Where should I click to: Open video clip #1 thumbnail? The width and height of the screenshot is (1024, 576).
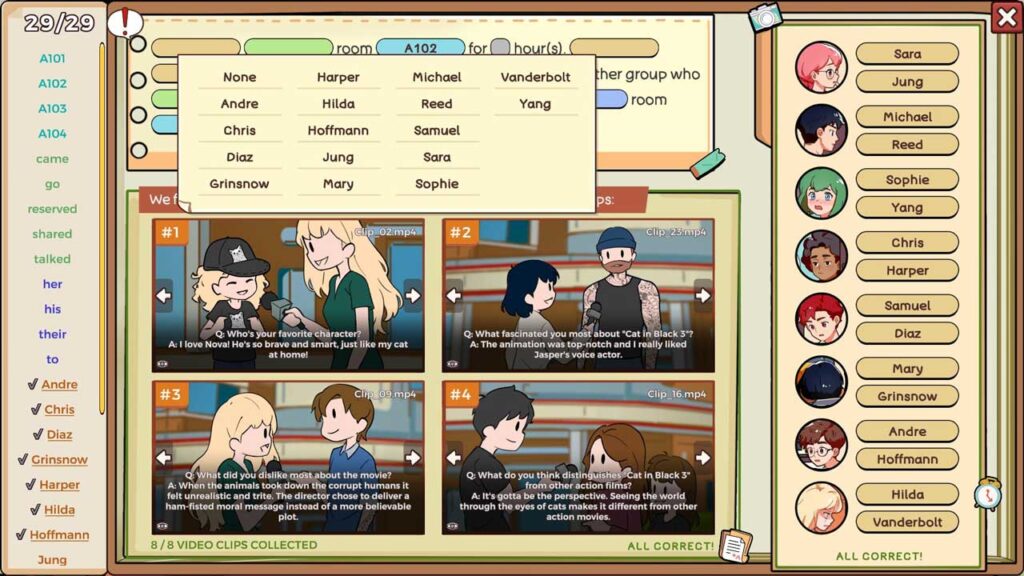coord(288,295)
